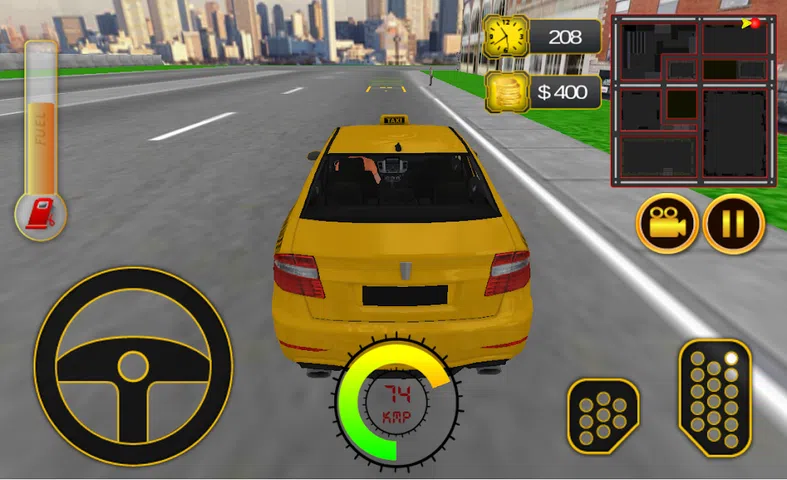The height and width of the screenshot is (480, 787).
Task: Open the city minimap
Action: pos(693,100)
